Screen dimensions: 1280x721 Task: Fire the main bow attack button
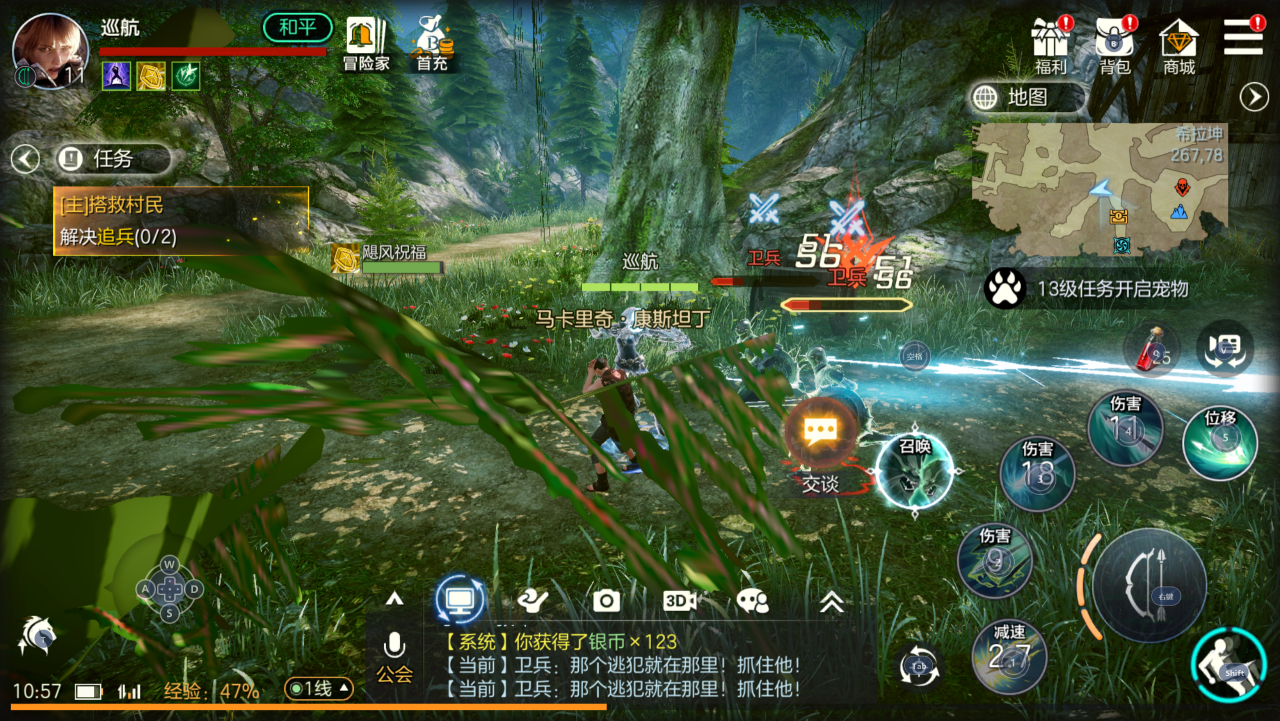pyautogui.click(x=1149, y=585)
